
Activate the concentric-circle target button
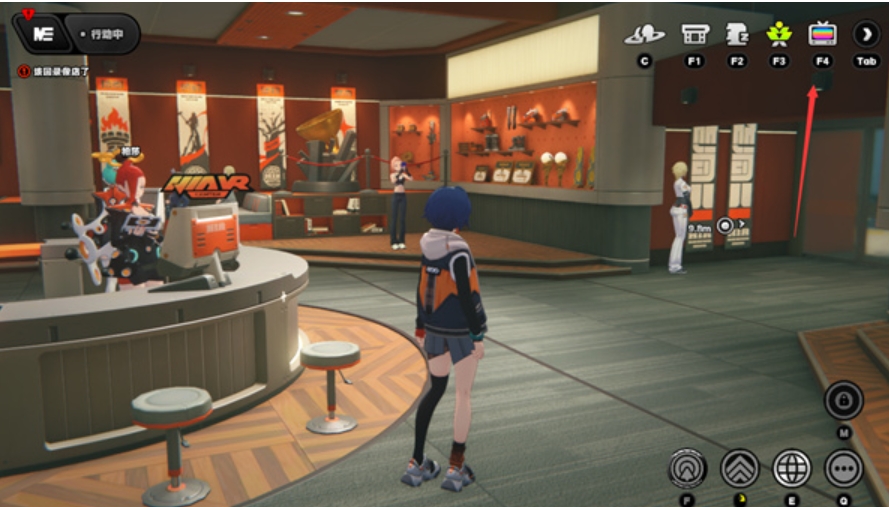click(x=688, y=468)
